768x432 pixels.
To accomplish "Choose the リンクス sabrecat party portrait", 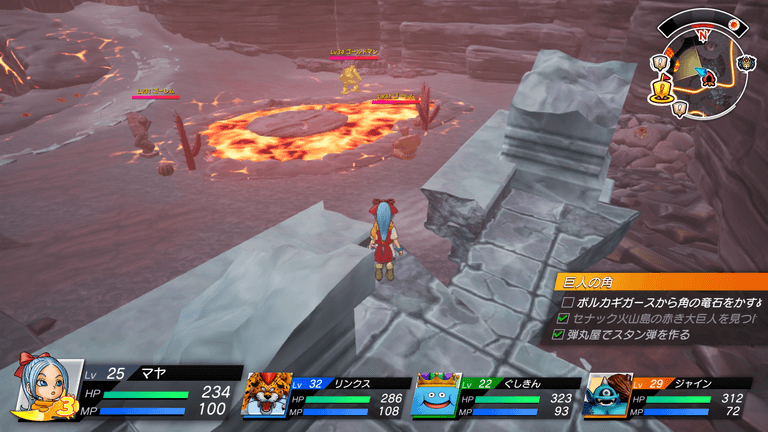I will coord(267,395).
